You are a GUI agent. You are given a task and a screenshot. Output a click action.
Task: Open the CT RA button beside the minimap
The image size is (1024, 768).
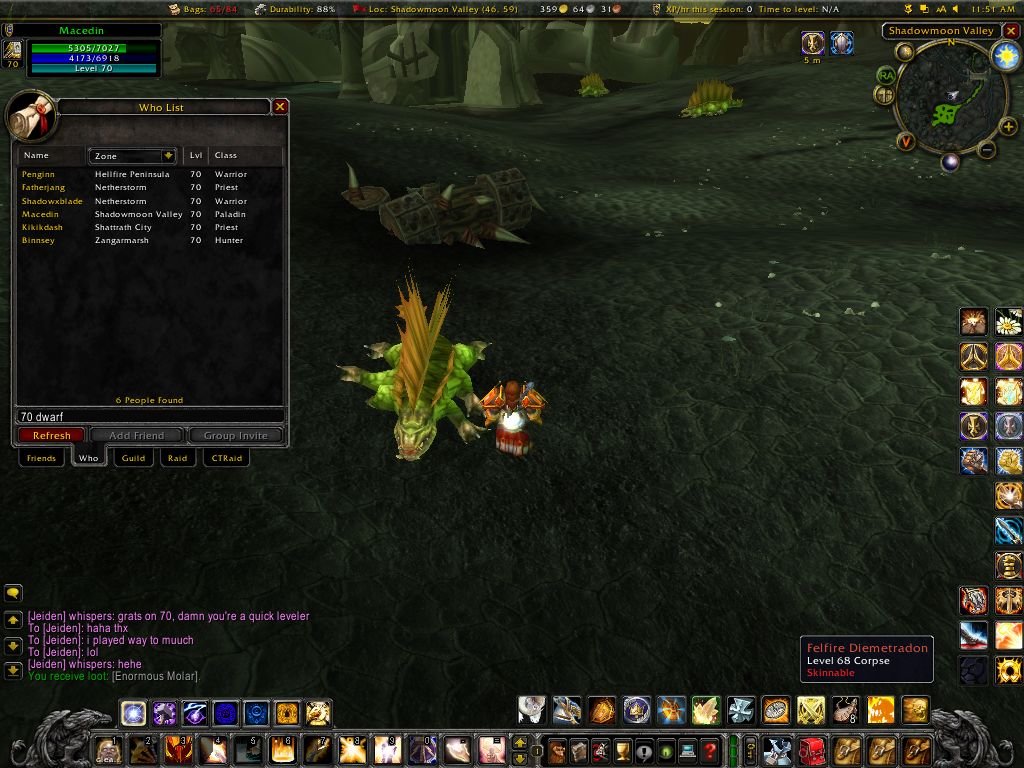point(886,75)
